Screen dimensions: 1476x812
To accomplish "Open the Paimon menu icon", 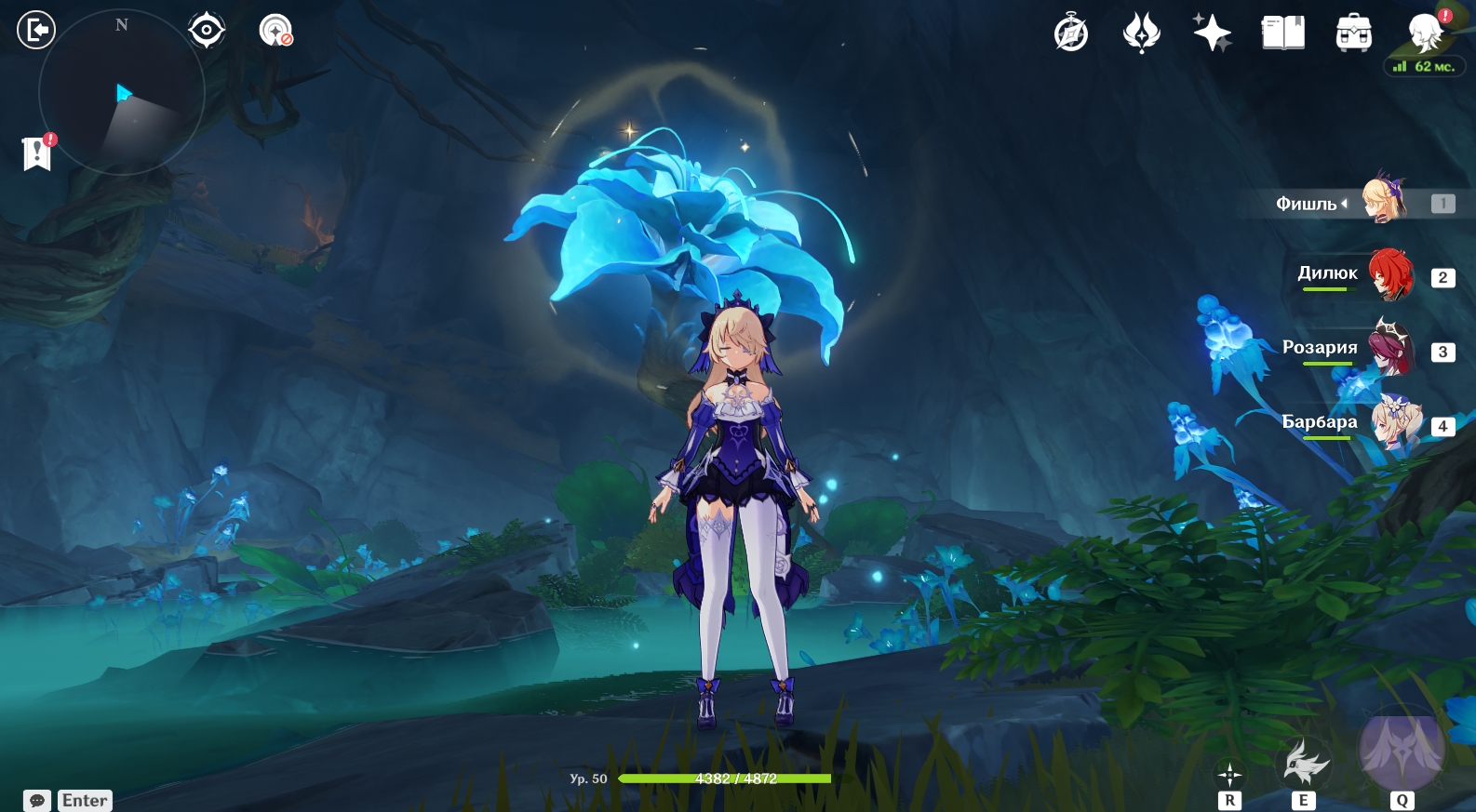I will point(1425,33).
